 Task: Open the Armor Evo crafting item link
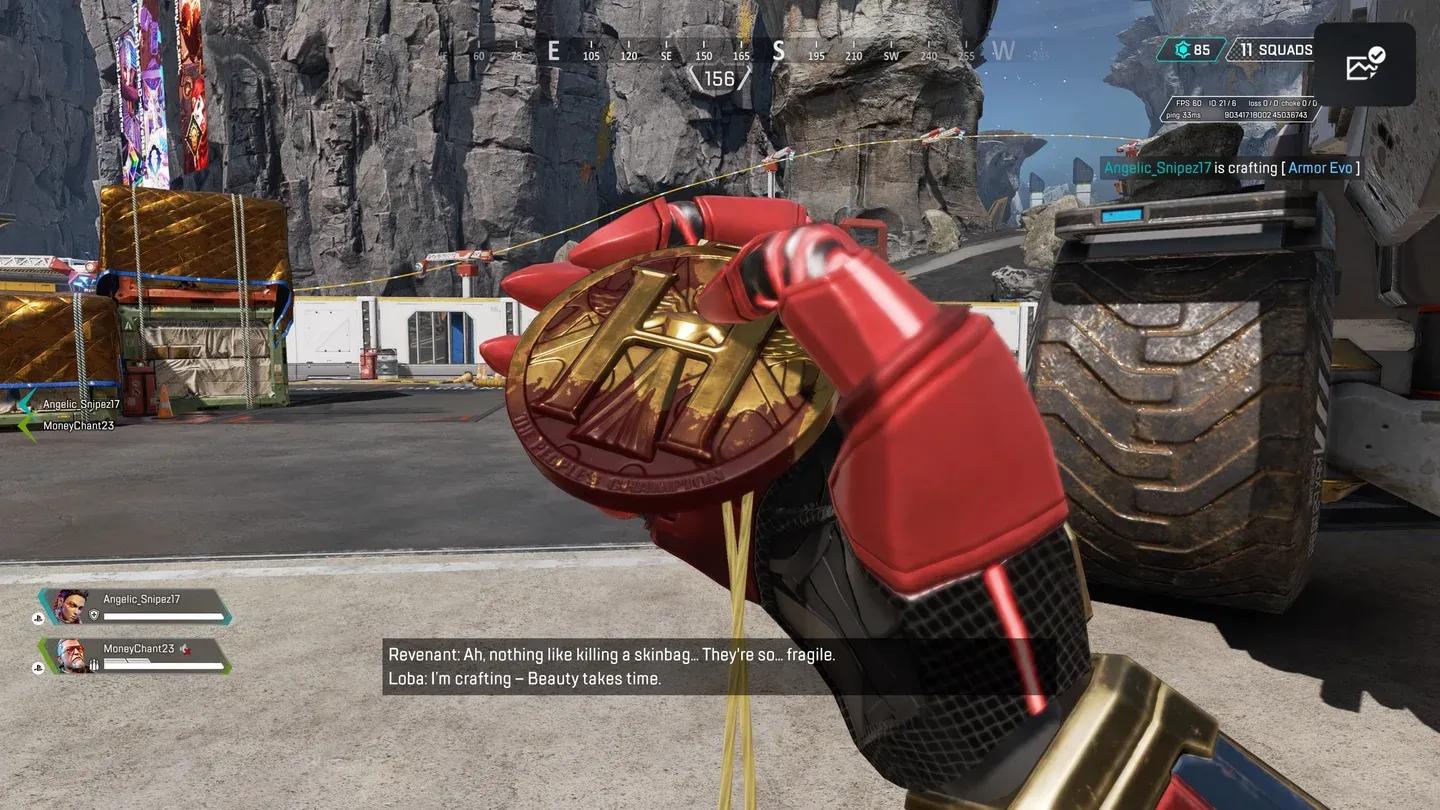click(1320, 167)
